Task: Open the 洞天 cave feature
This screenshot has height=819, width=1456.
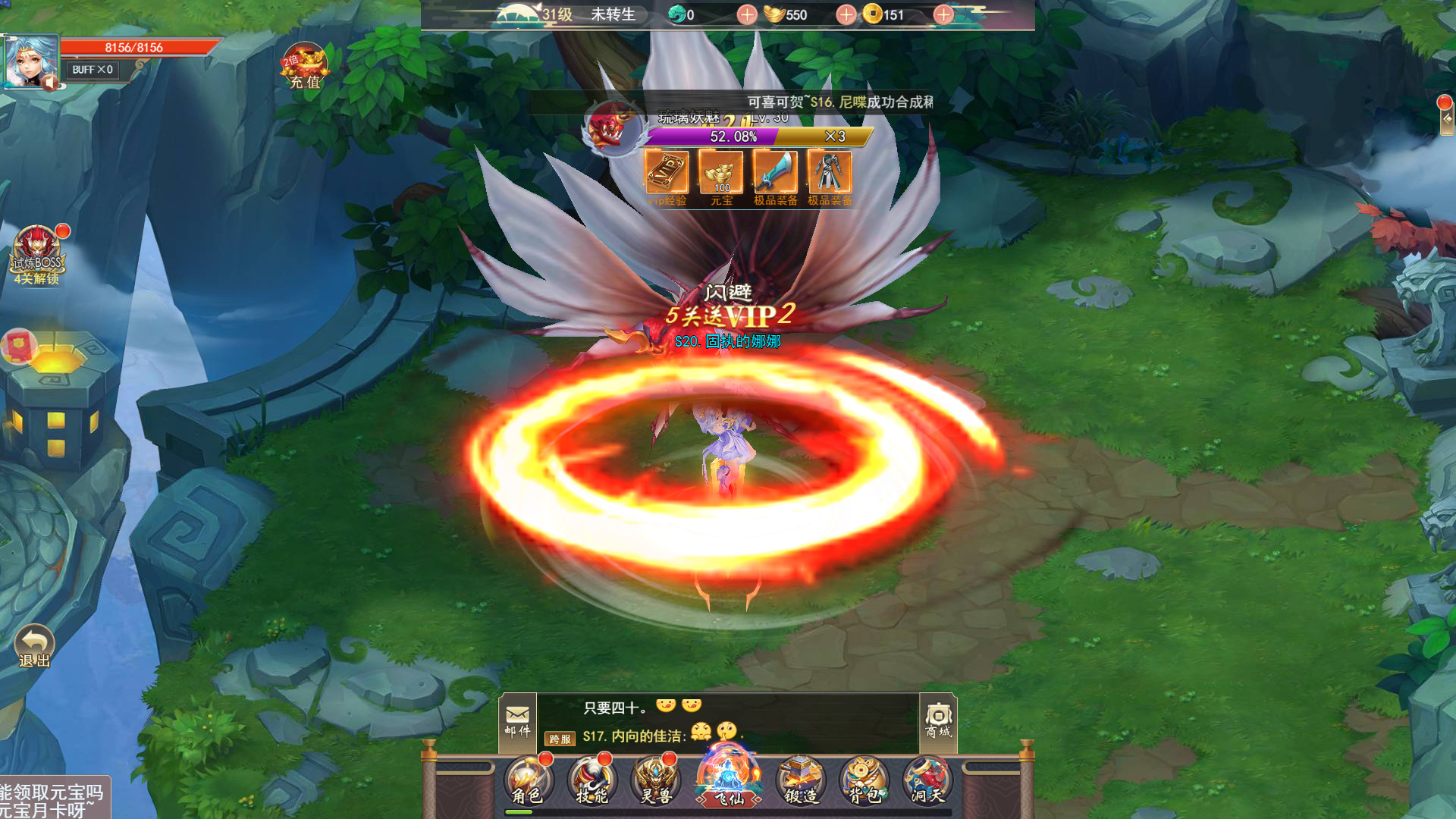Action: click(x=926, y=781)
